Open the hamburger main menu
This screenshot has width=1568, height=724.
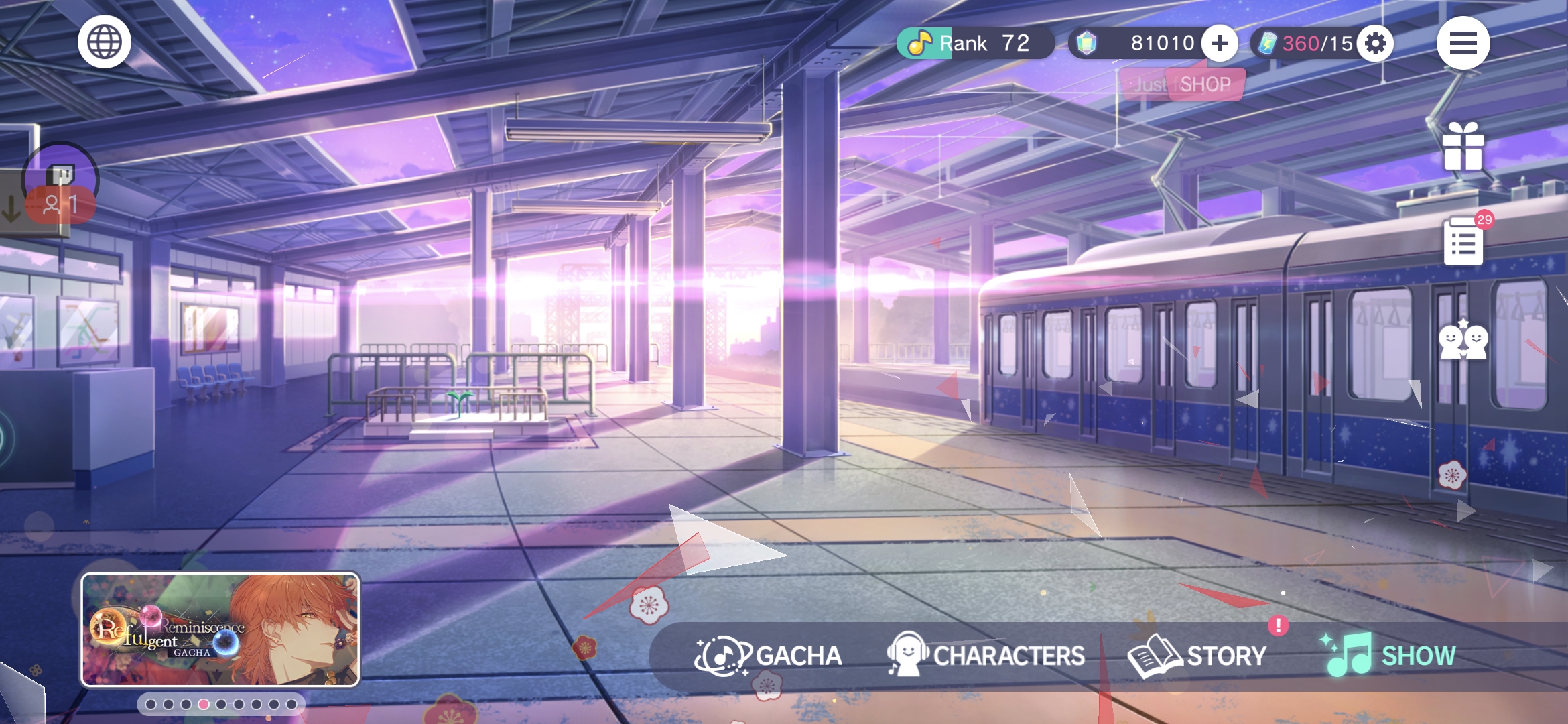(x=1463, y=44)
